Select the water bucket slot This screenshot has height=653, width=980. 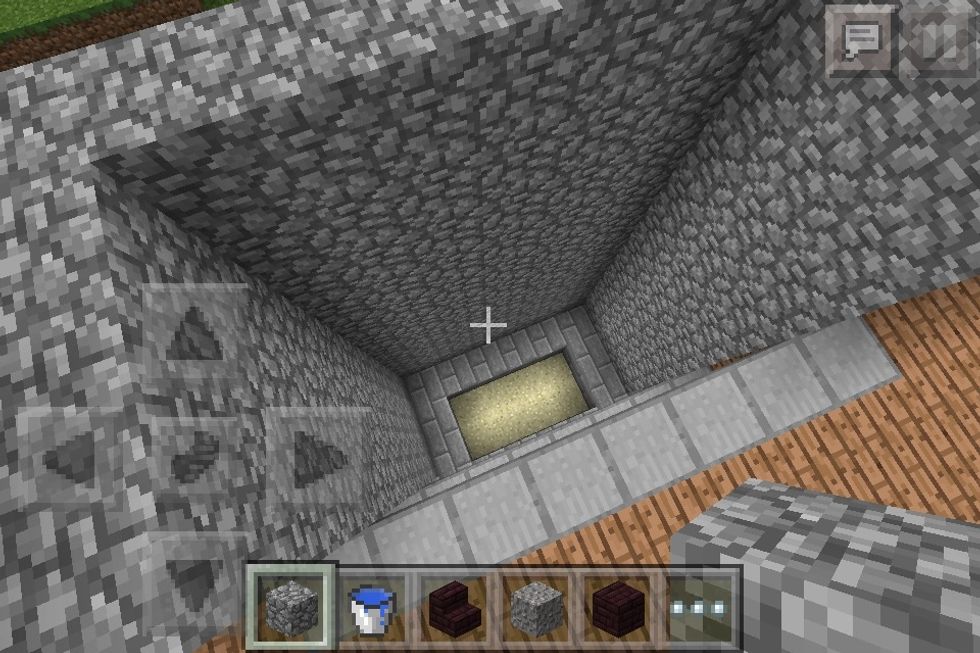pyautogui.click(x=374, y=607)
